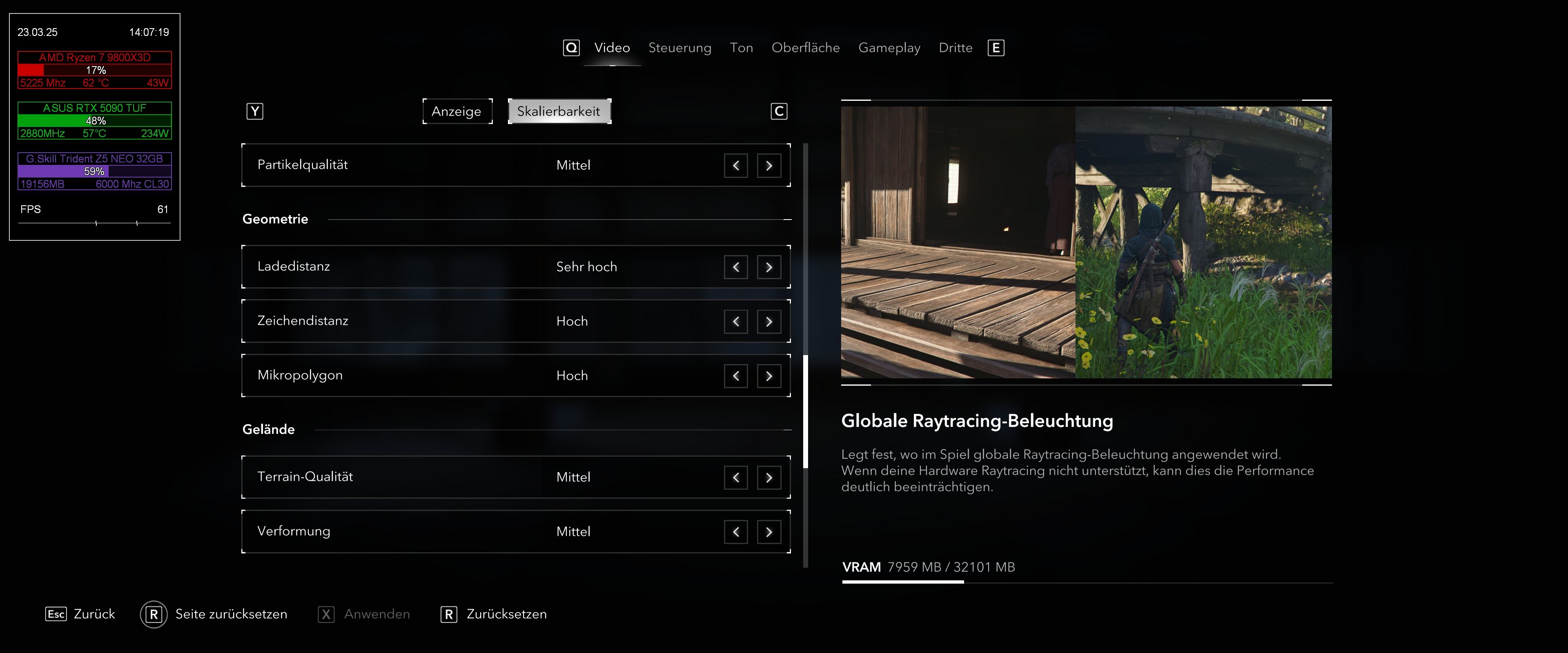Open the Dritte tab
Screen dimensions: 1568x653
pos(955,47)
